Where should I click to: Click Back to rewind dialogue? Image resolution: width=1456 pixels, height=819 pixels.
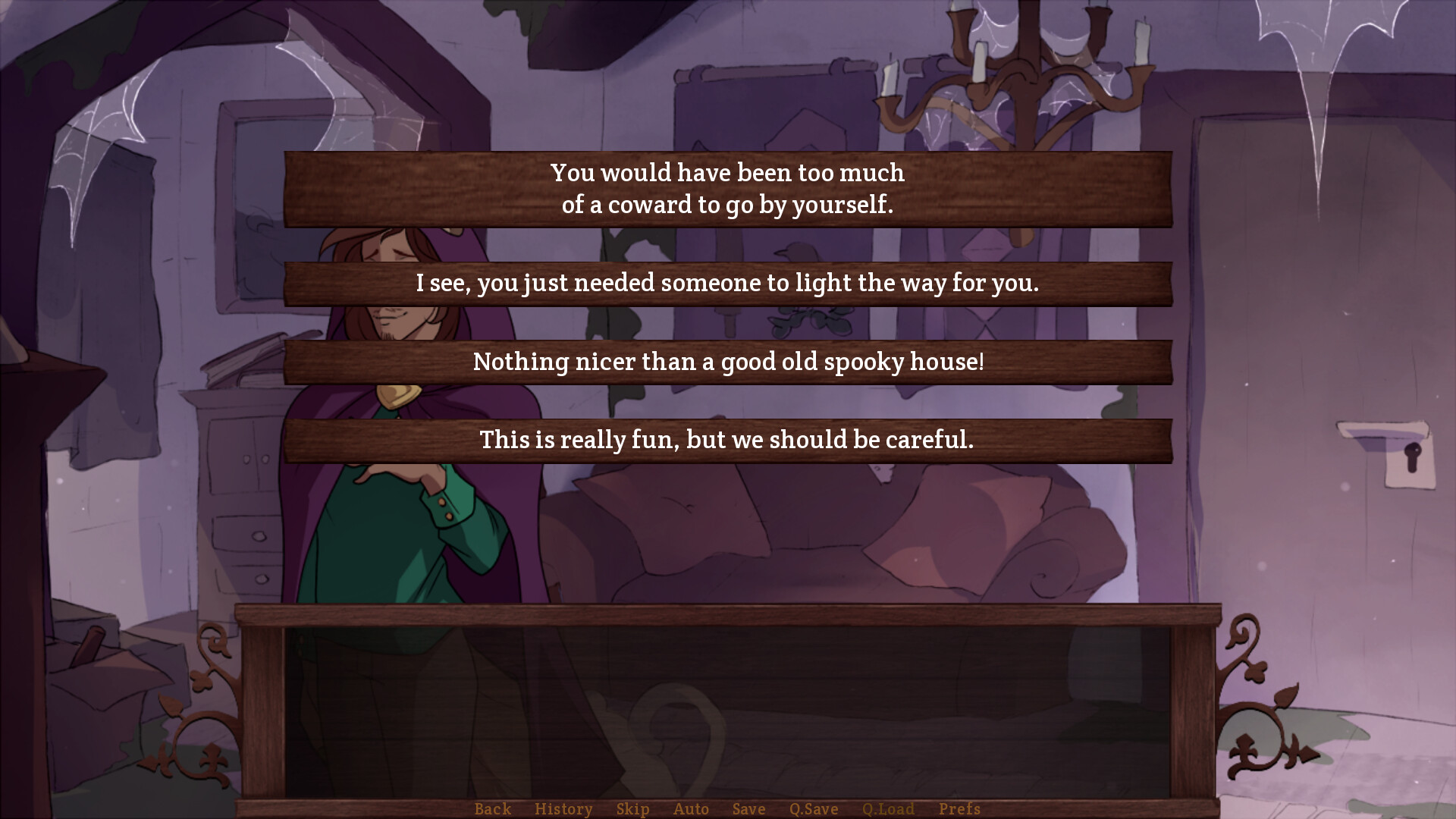492,808
